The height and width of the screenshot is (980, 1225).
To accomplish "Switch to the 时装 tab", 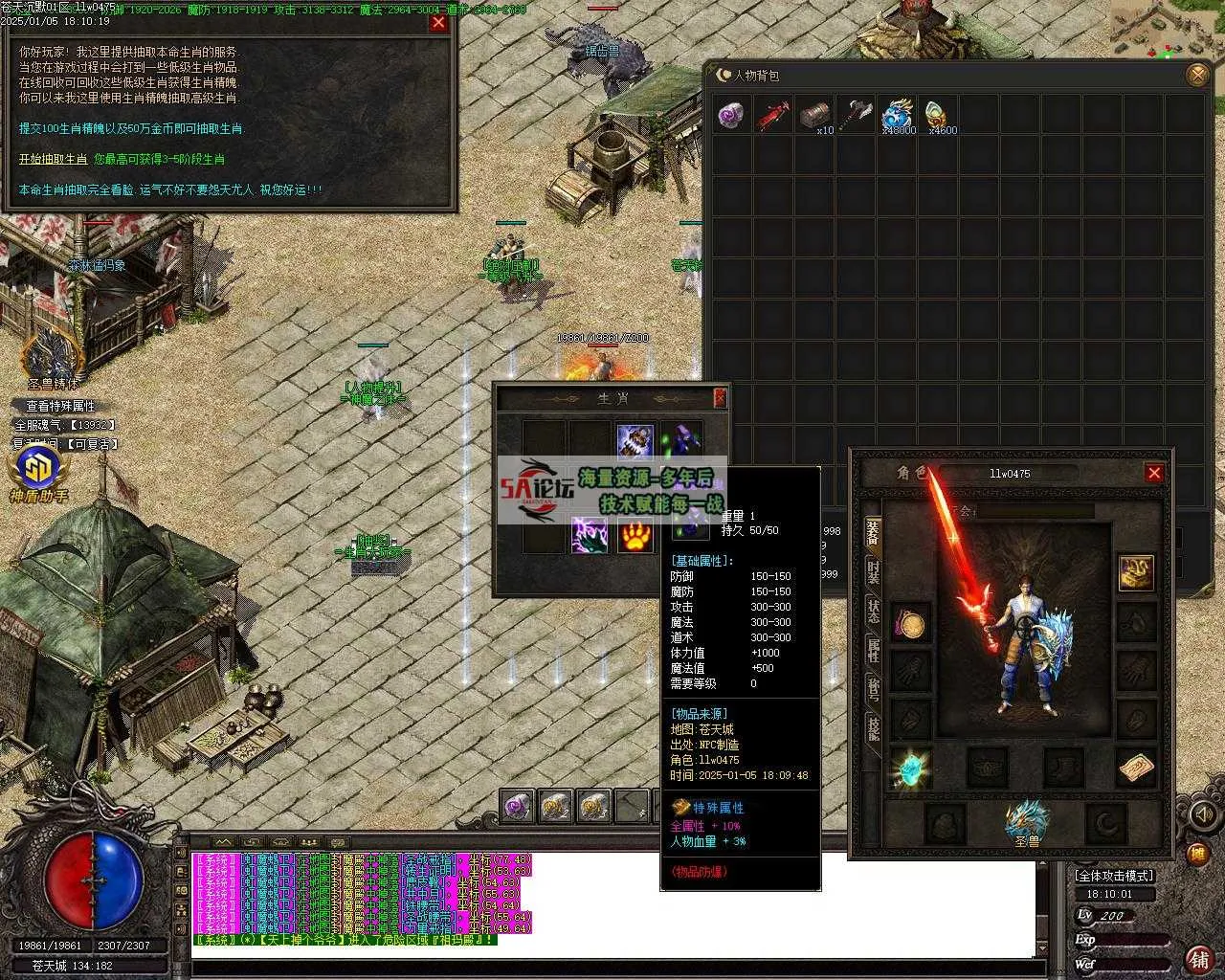I will [x=873, y=571].
